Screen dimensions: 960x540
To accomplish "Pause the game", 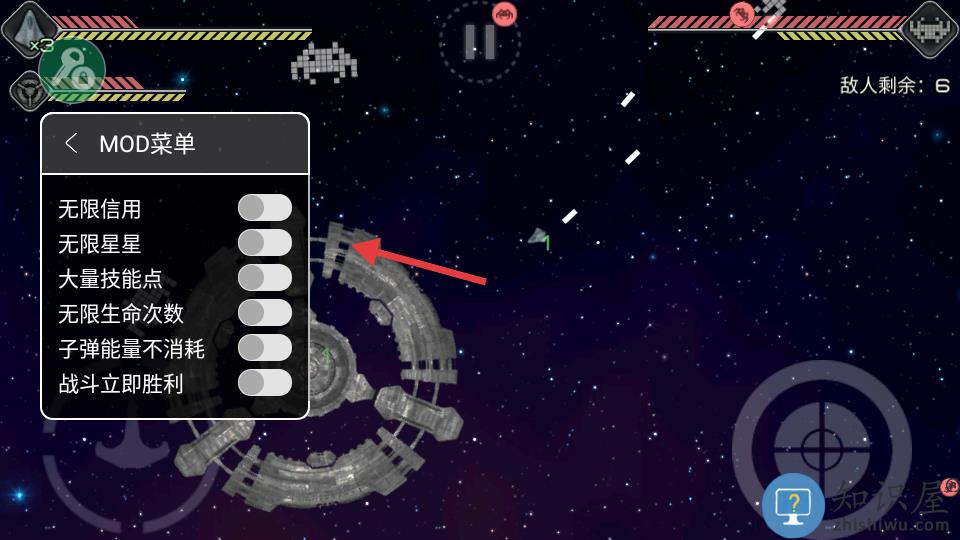I will coord(480,41).
